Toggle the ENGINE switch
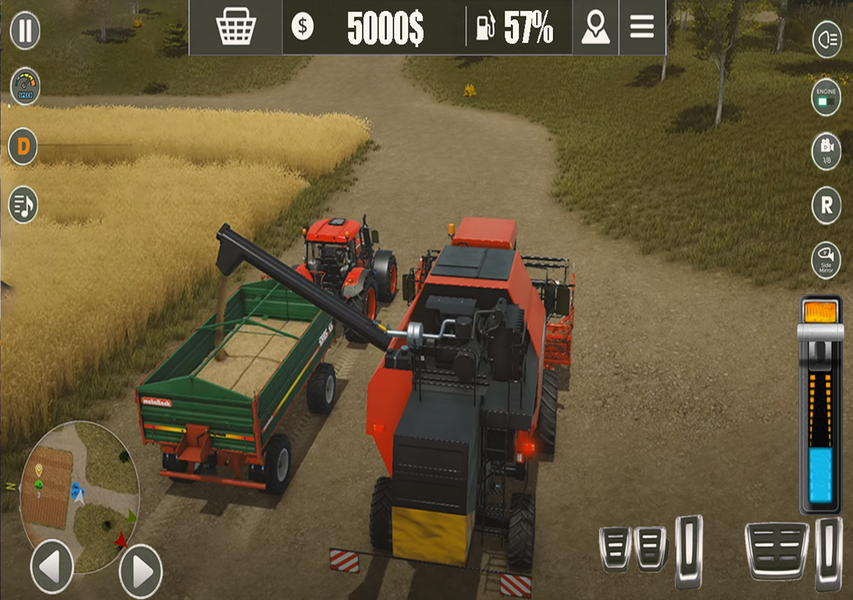The image size is (853, 600). 826,97
